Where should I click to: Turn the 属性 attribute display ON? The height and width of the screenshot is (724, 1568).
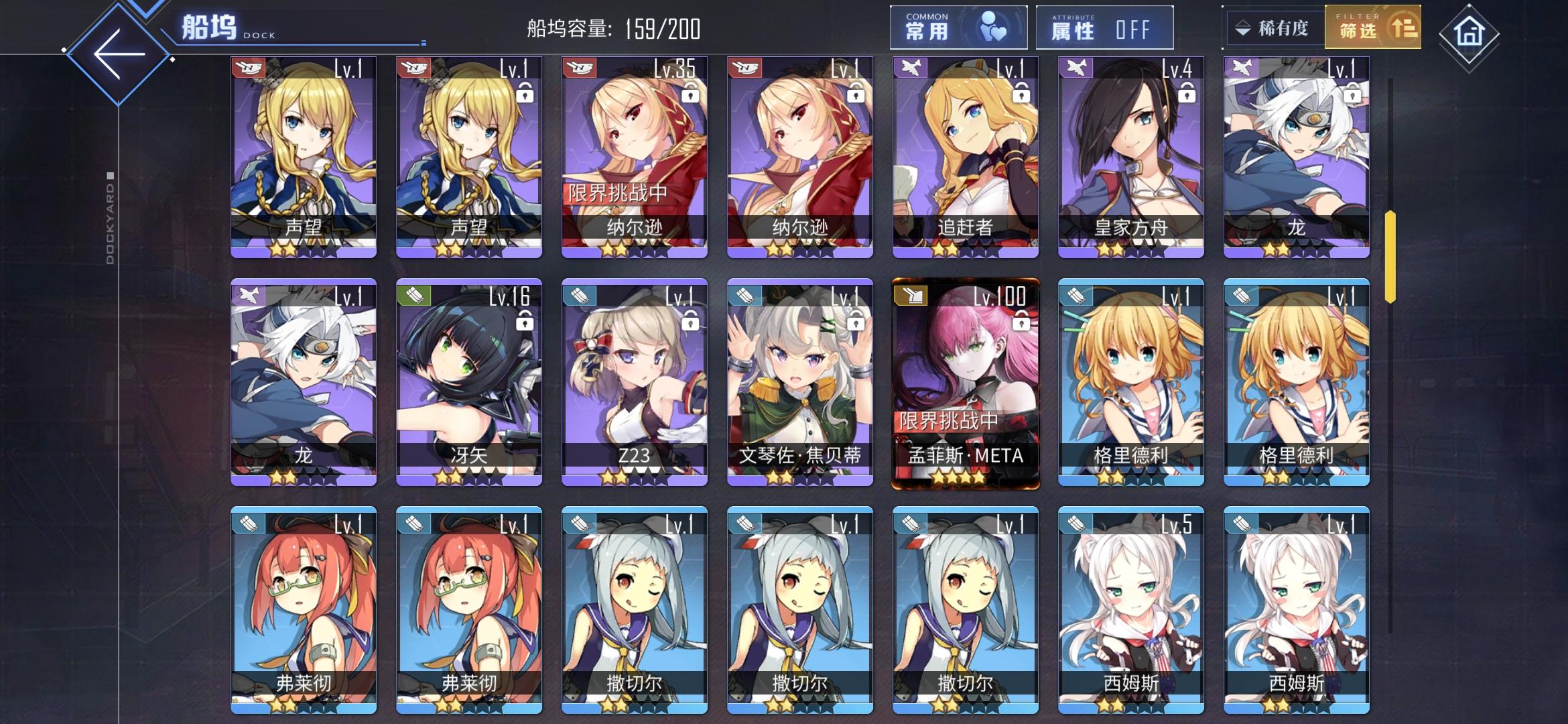(x=1104, y=27)
